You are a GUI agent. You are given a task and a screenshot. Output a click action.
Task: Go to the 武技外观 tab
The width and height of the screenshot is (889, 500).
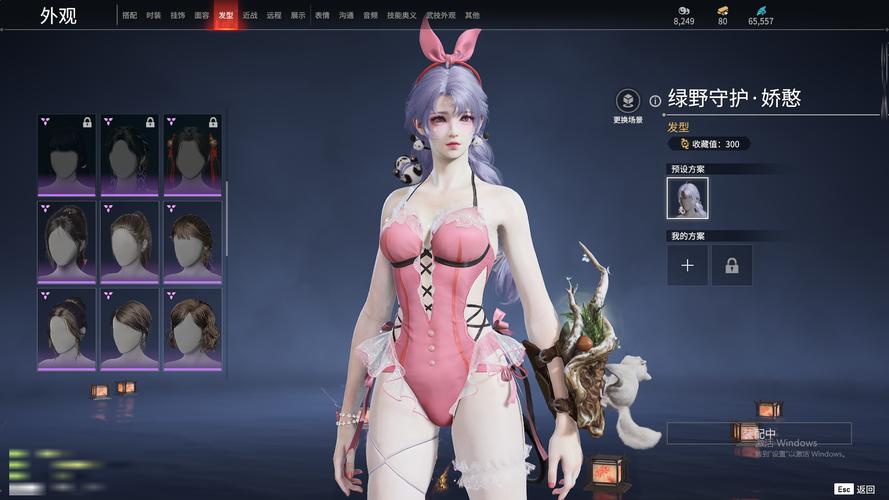tap(440, 16)
